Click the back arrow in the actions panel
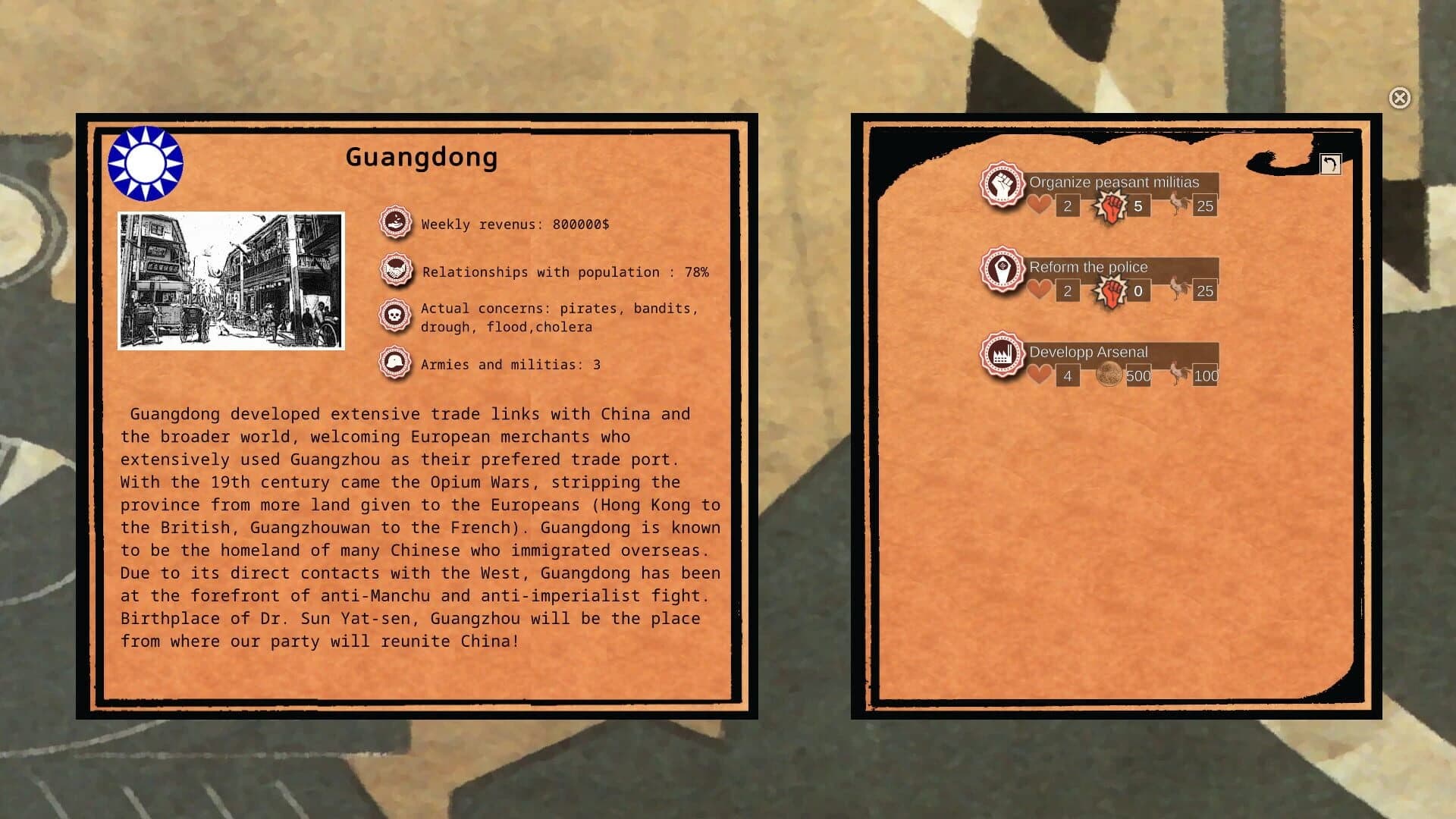 1332,164
